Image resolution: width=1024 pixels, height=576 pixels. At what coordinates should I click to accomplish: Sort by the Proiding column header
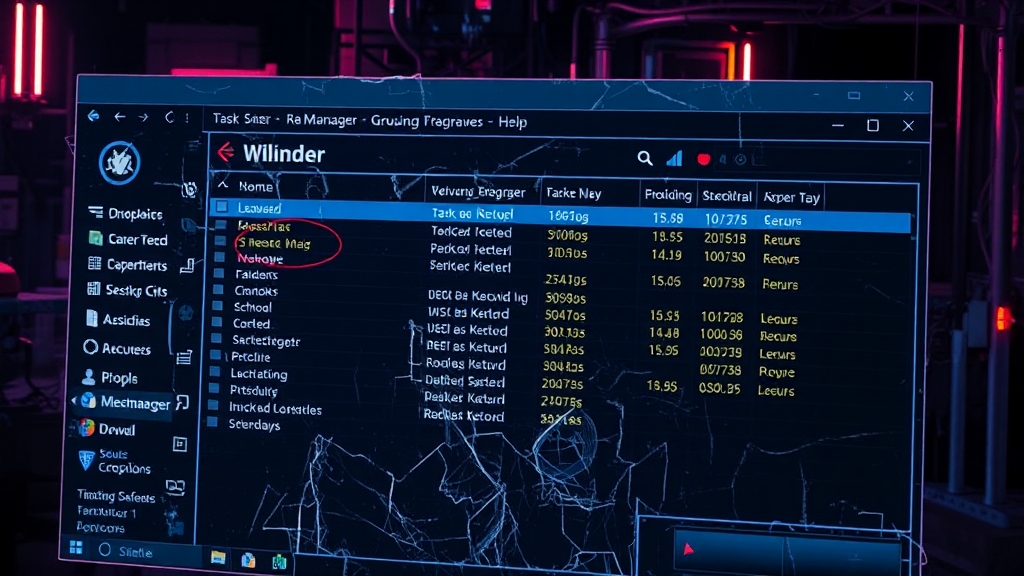[667, 195]
